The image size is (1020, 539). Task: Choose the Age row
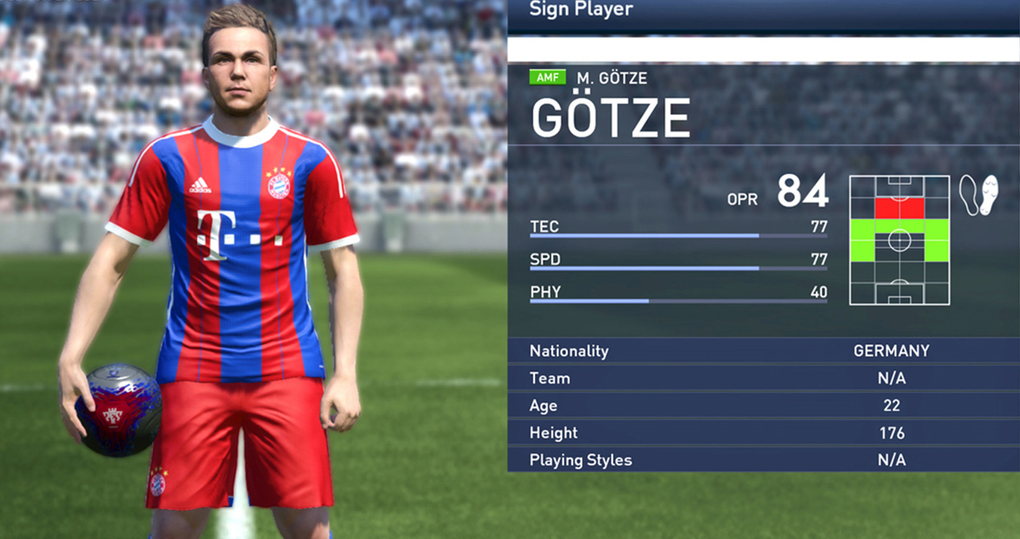click(x=763, y=405)
